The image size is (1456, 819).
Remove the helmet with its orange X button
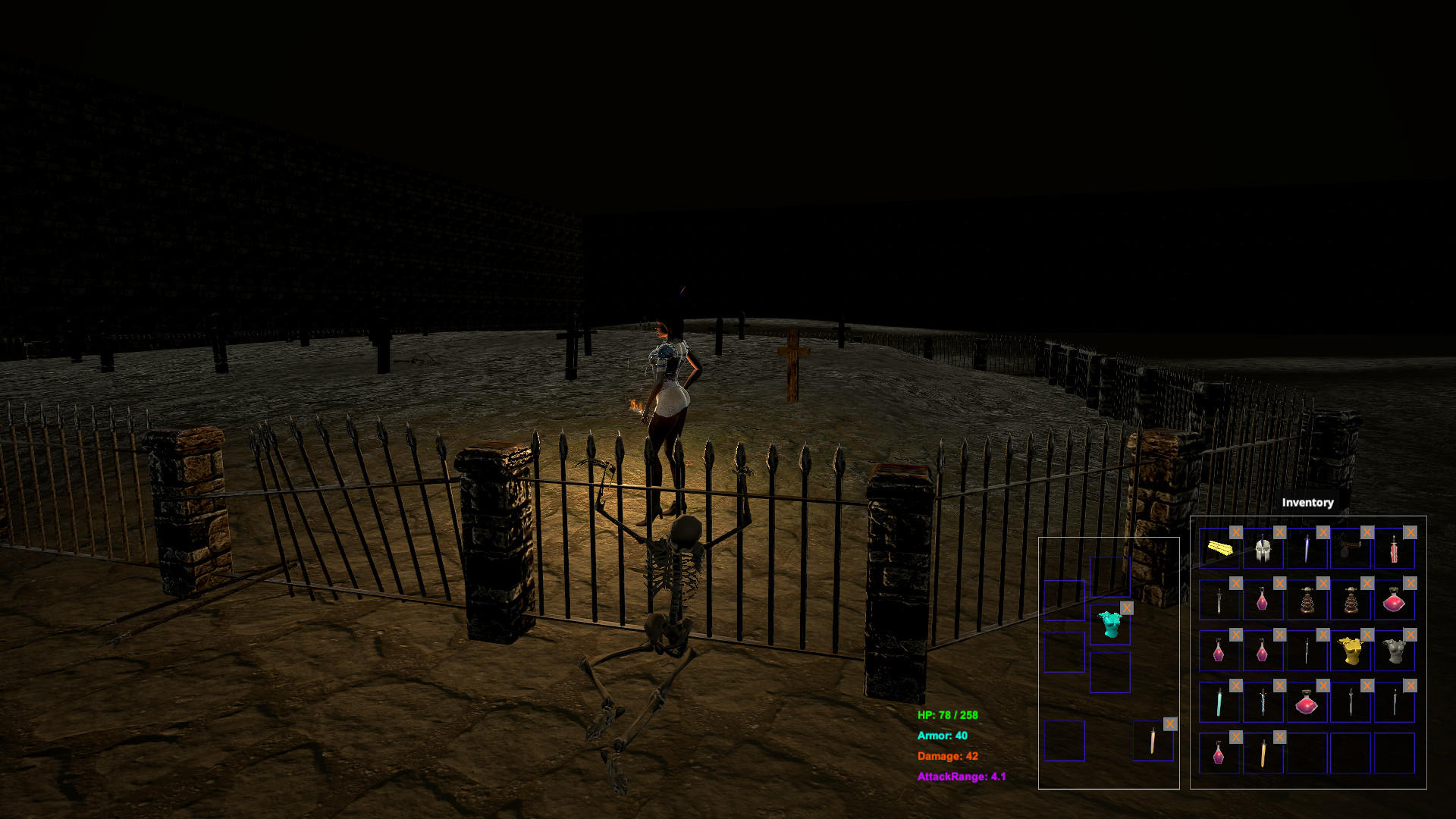(x=1279, y=532)
